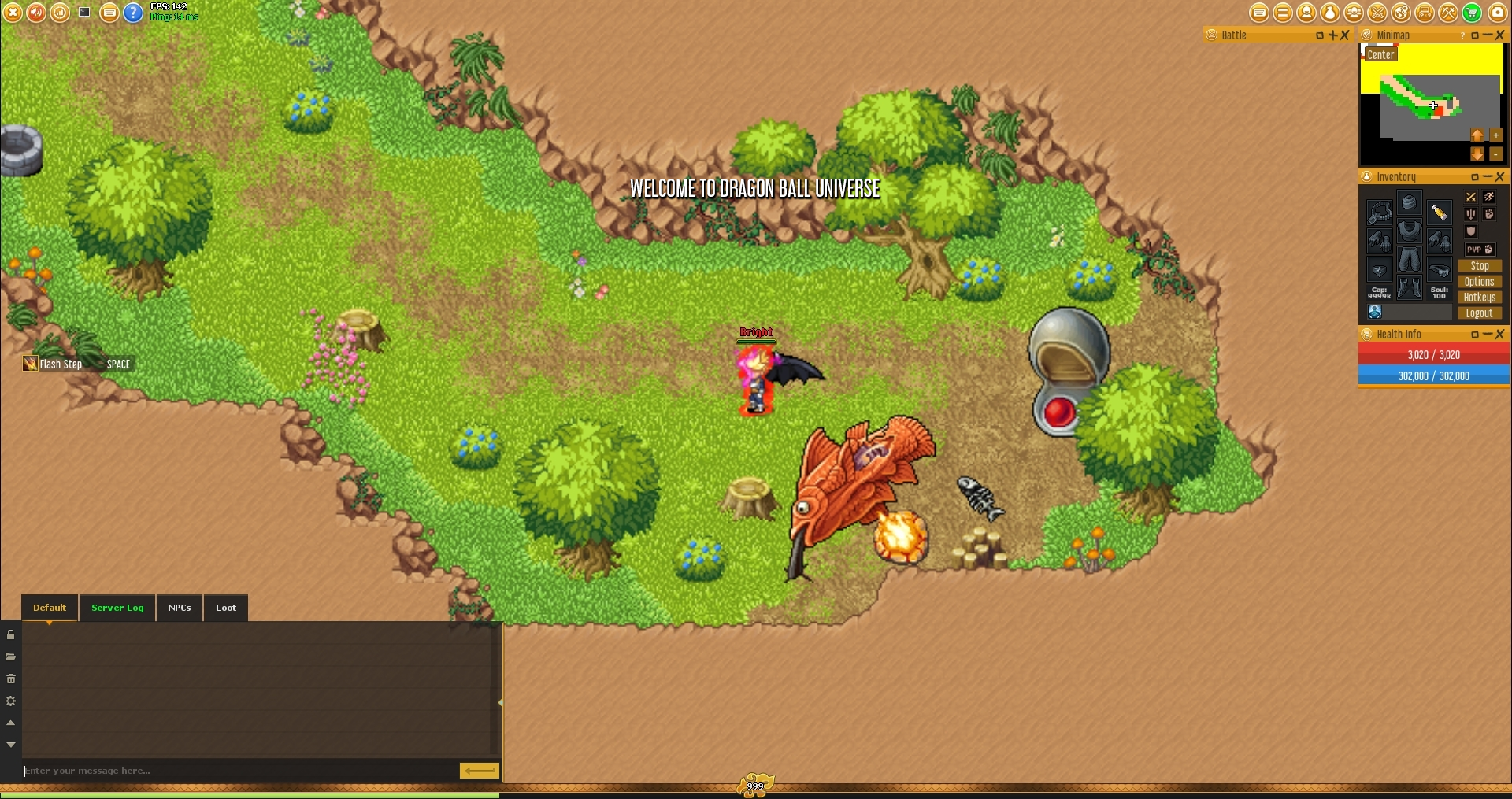Switch to the Server Log tab
This screenshot has height=799, width=1512.
click(117, 608)
